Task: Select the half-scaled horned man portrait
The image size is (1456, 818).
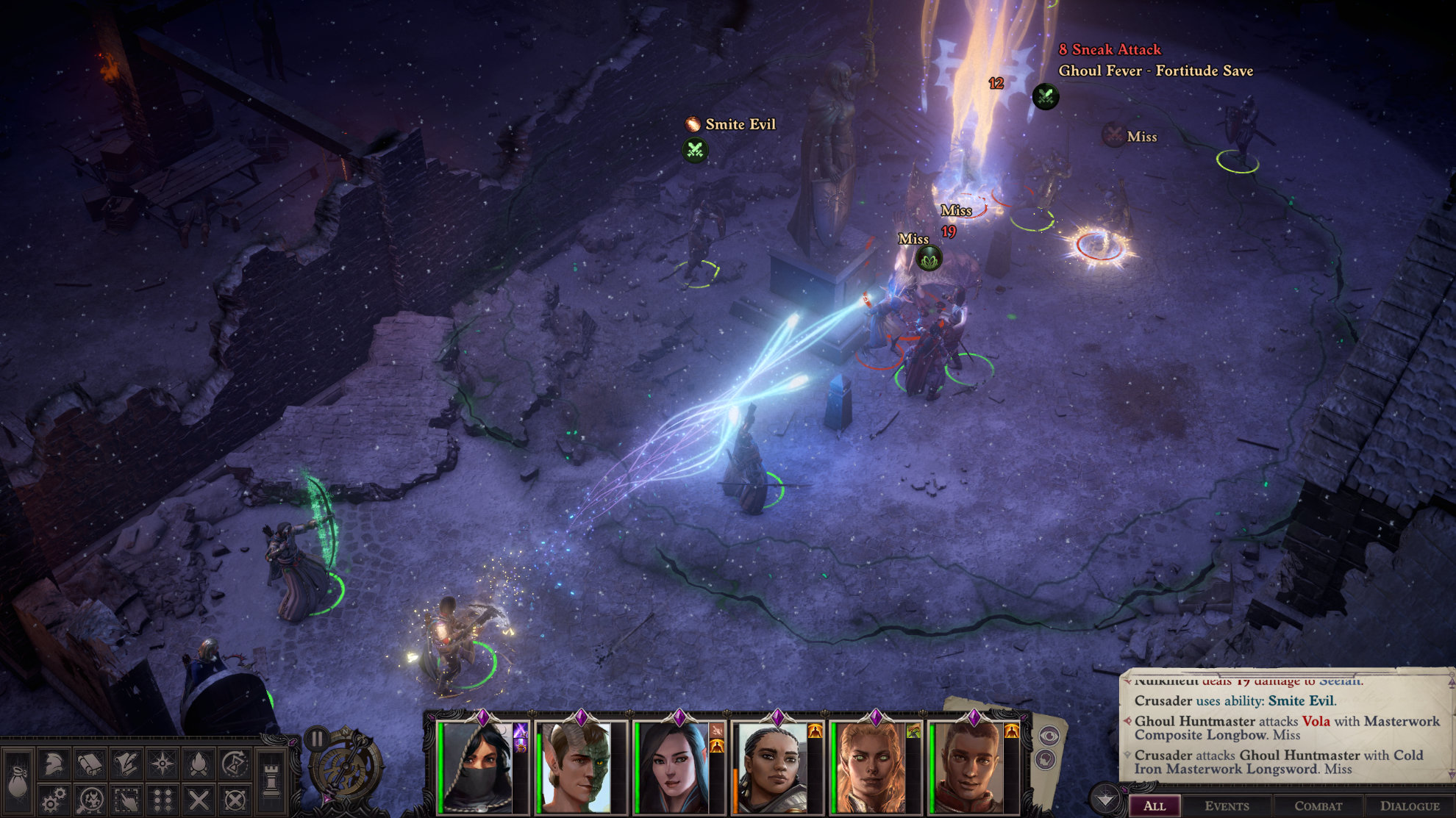Action: 577,768
